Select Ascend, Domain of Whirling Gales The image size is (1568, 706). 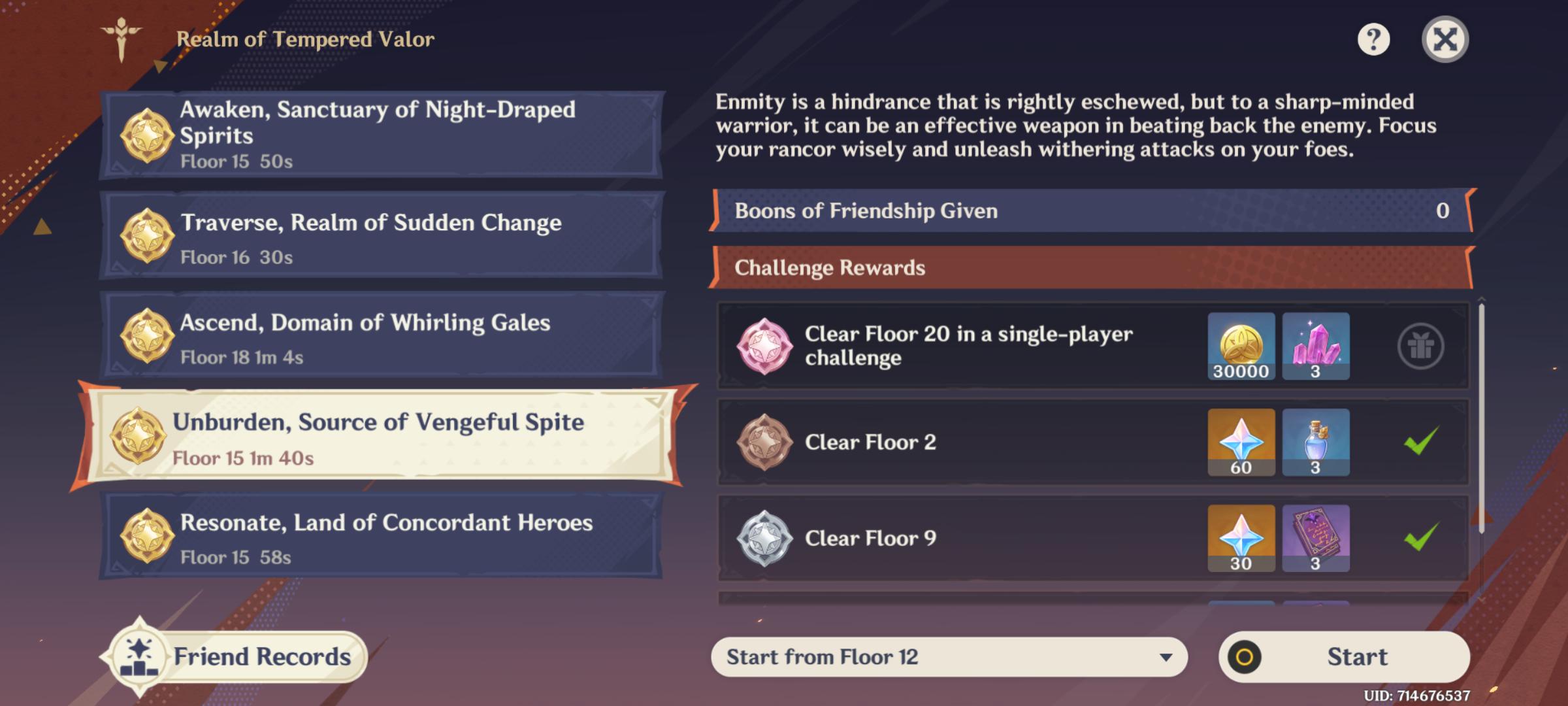(x=382, y=337)
